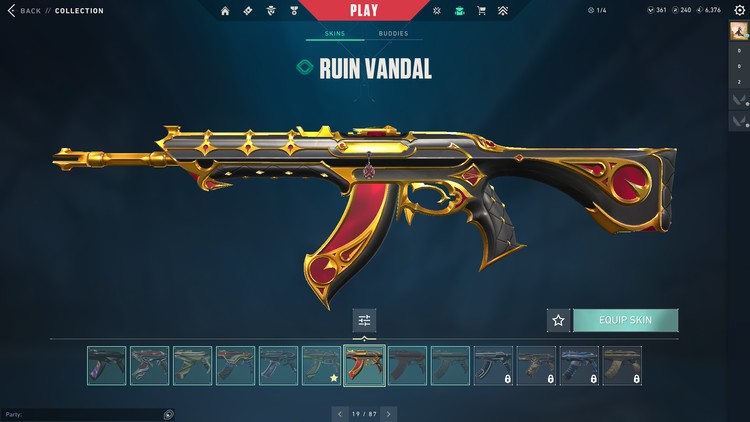
Task: Go to the next skin page arrow
Action: coord(388,413)
